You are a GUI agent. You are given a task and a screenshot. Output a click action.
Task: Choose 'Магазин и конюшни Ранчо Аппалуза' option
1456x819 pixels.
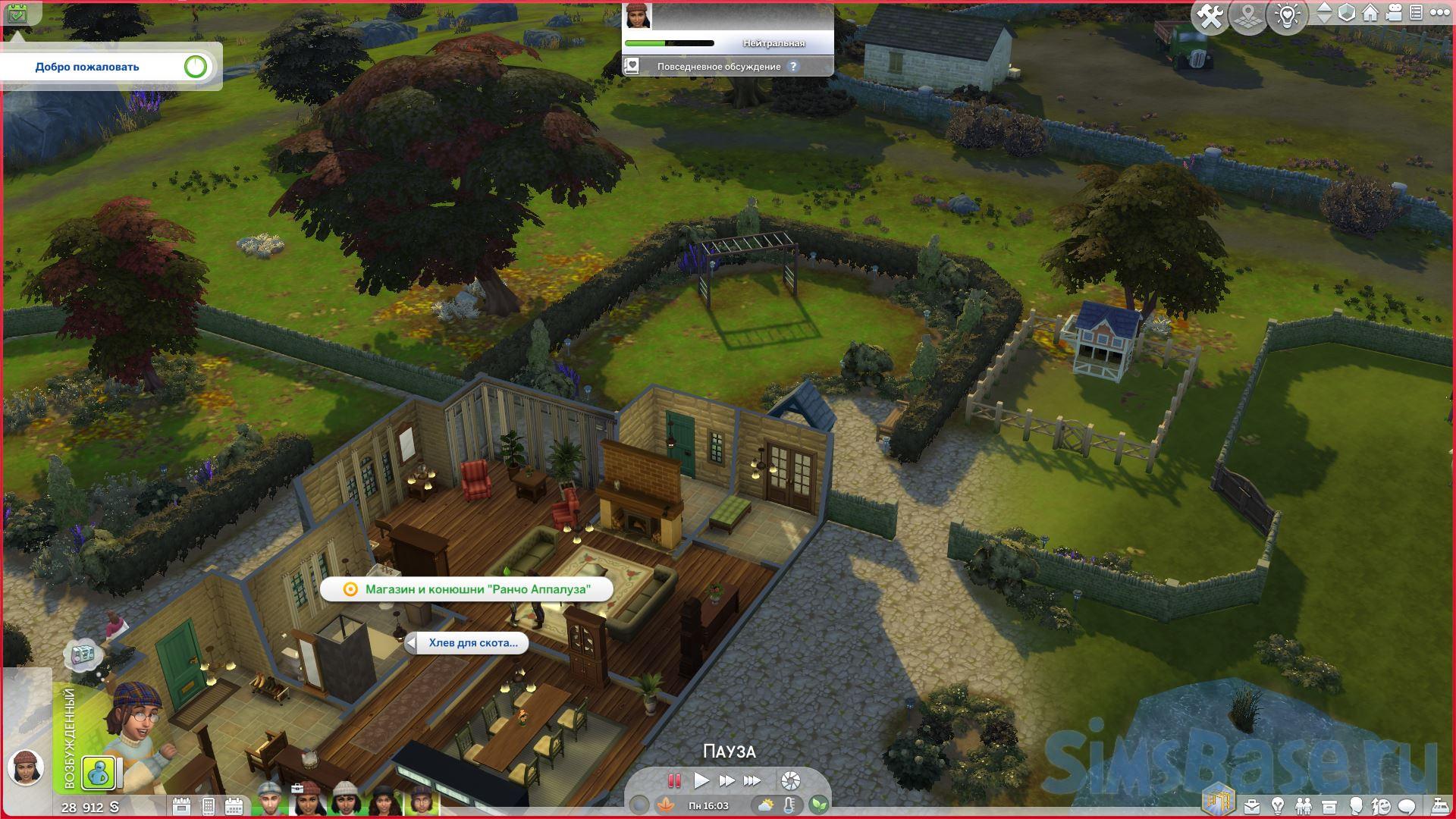pyautogui.click(x=466, y=589)
